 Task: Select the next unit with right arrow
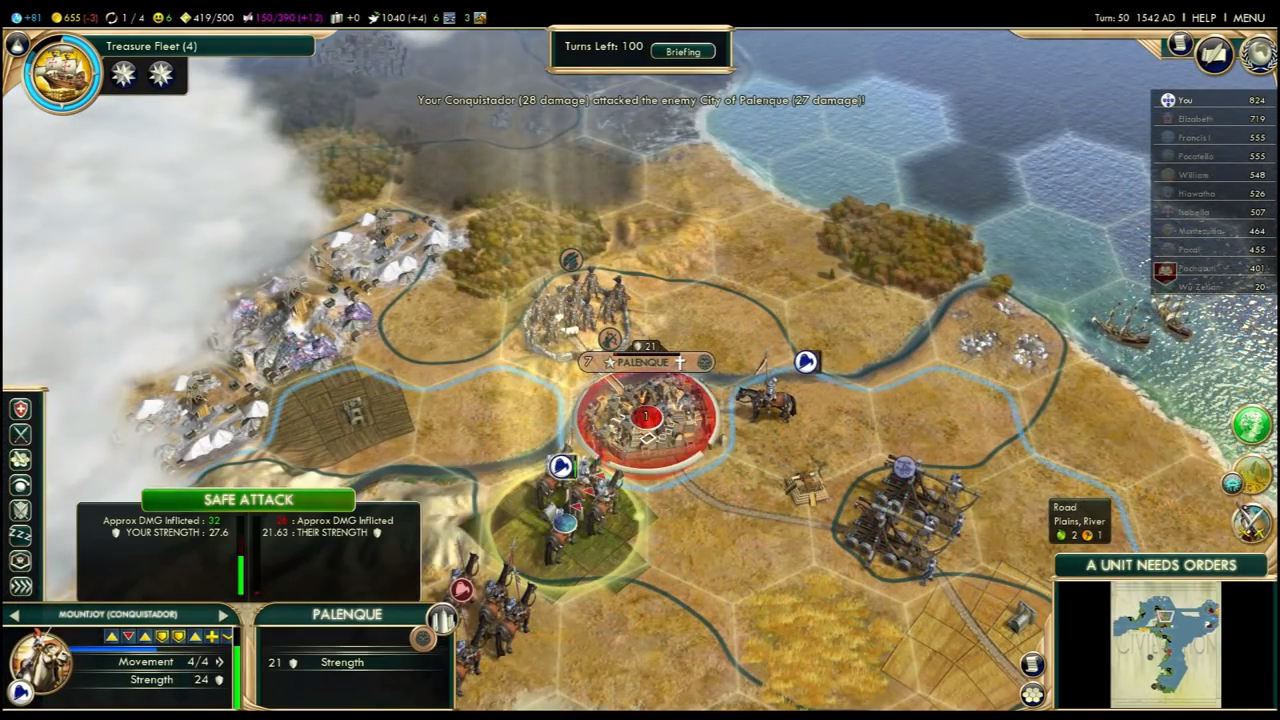[x=223, y=615]
